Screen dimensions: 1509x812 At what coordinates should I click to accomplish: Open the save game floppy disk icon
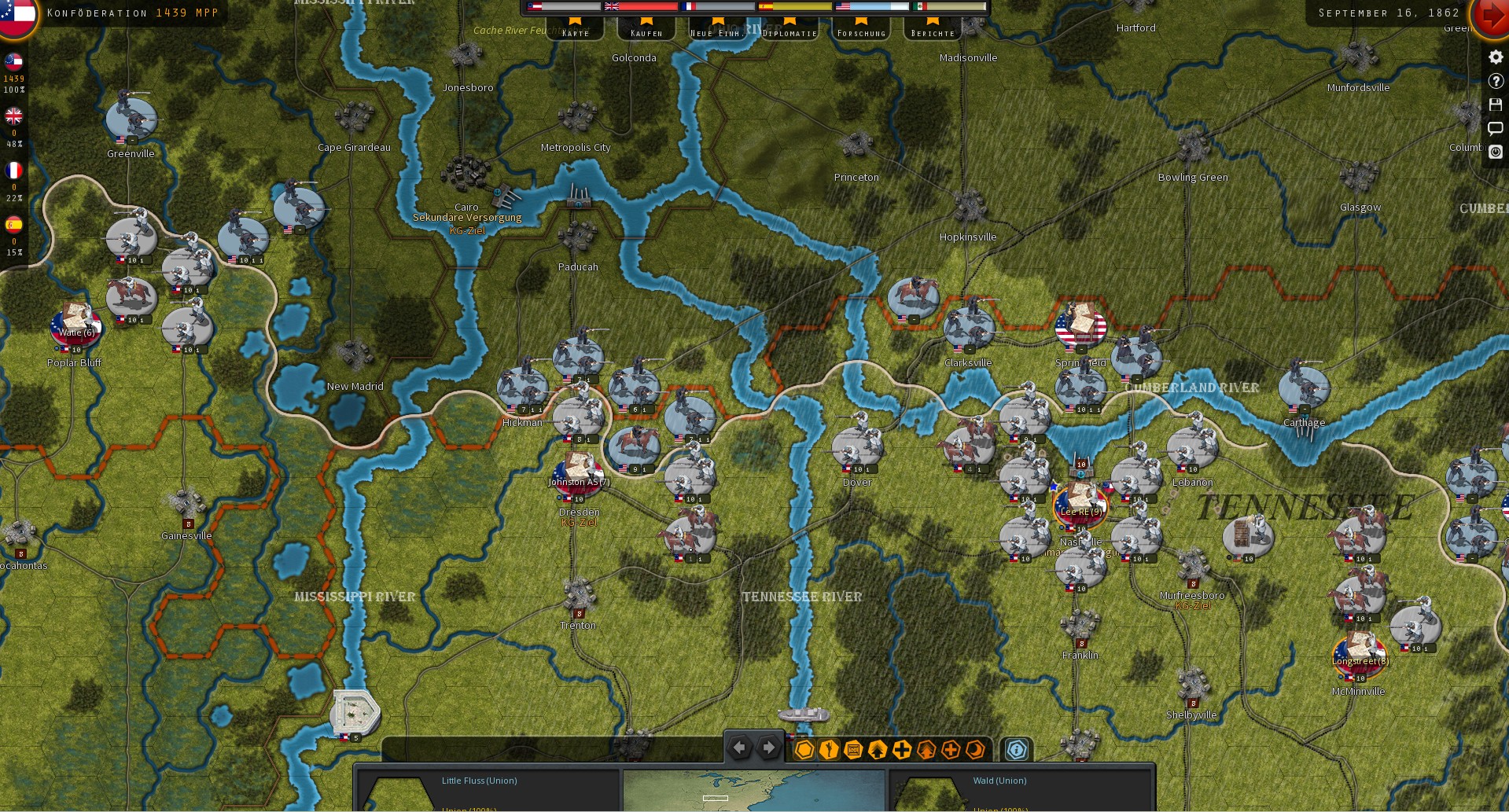coord(1496,105)
